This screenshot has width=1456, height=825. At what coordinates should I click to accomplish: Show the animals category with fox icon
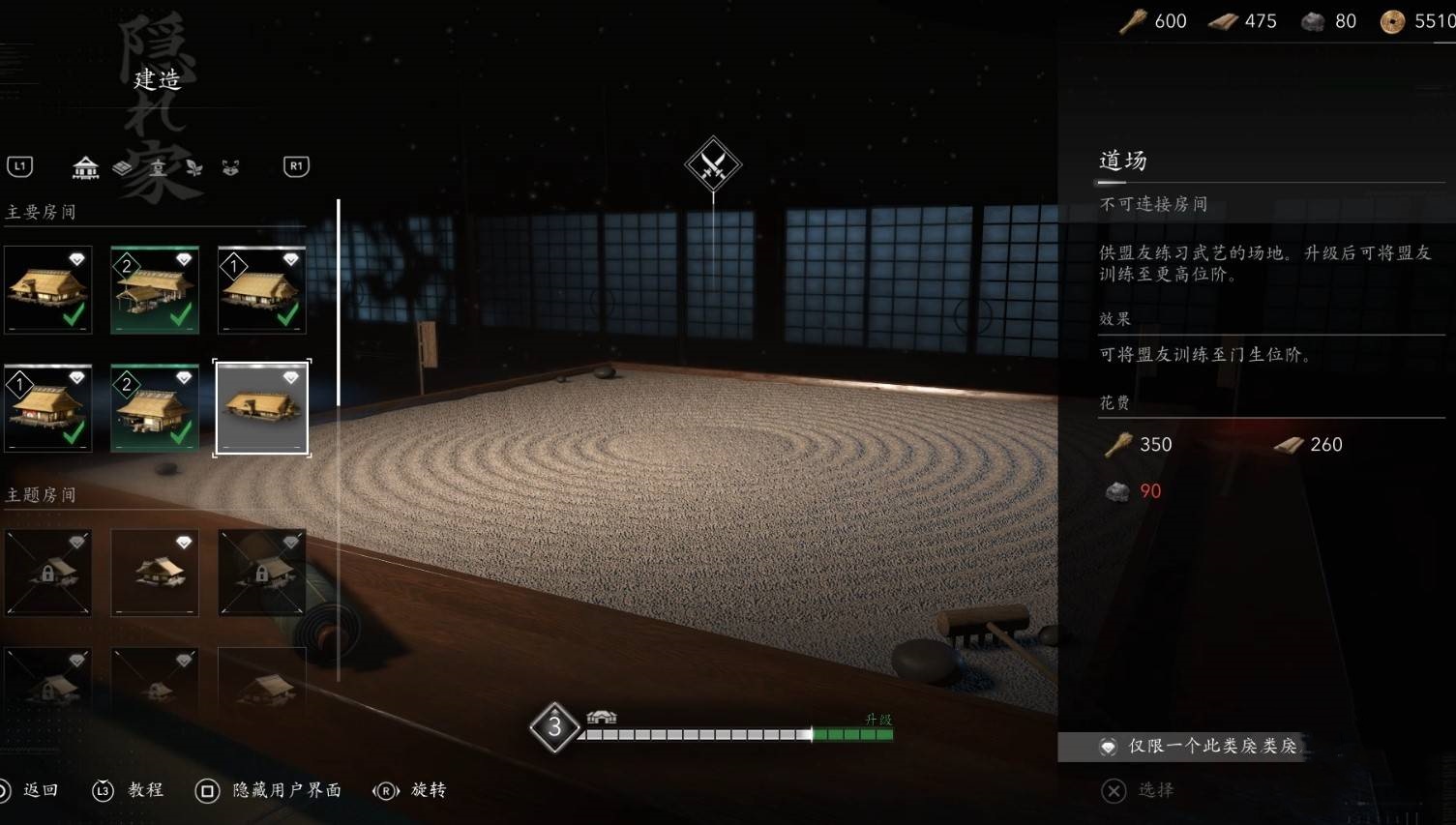tap(230, 168)
